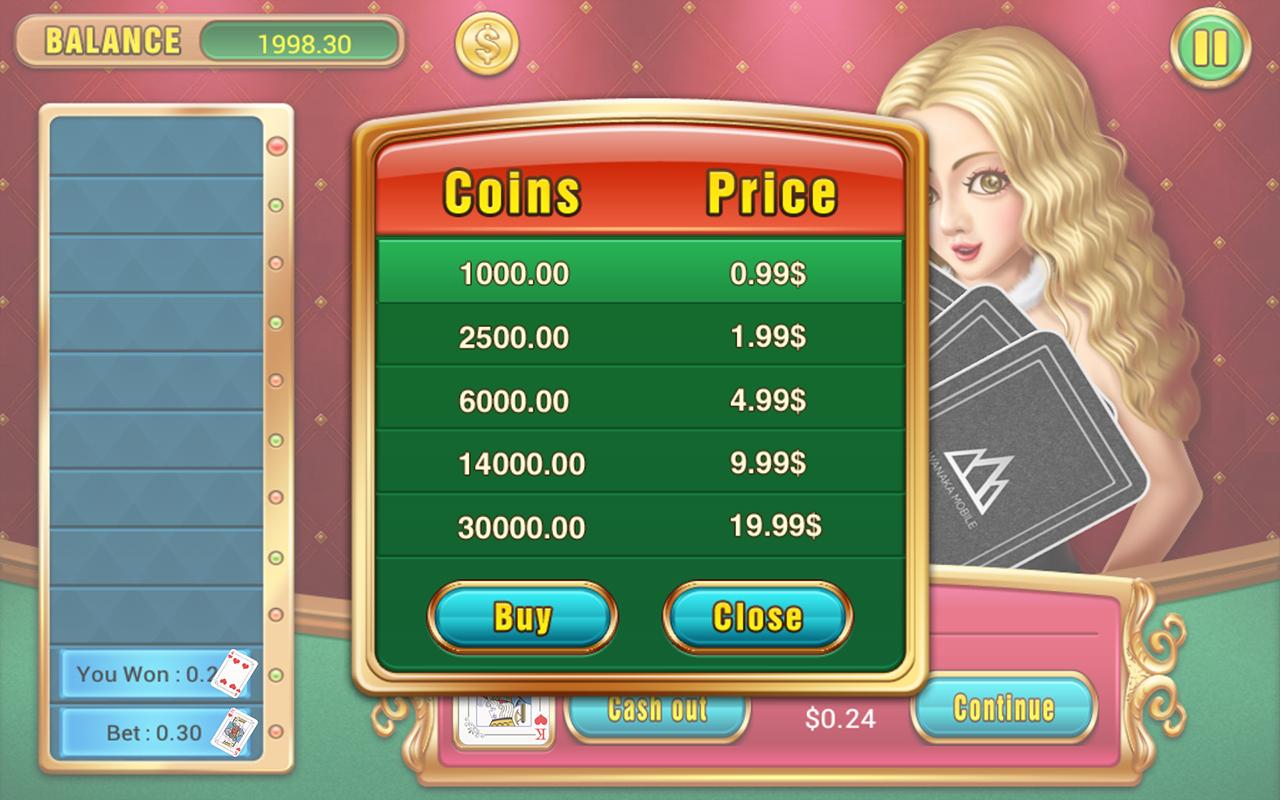Click the $0.24 winnings amount
The image size is (1280, 800).
click(x=841, y=718)
